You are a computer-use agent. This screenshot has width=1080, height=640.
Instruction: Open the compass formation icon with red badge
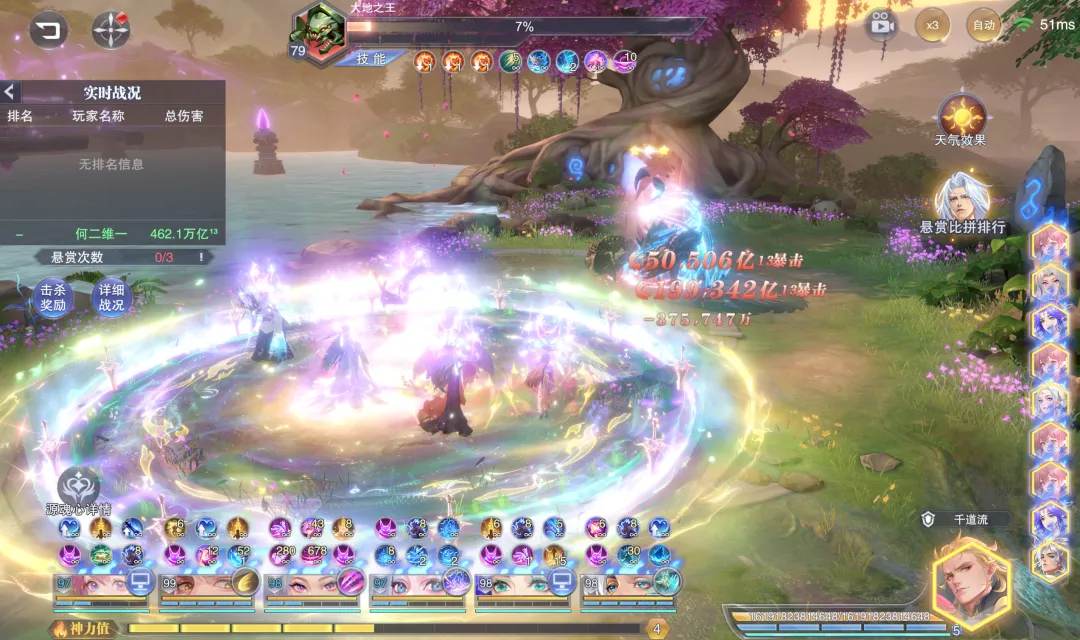110,30
